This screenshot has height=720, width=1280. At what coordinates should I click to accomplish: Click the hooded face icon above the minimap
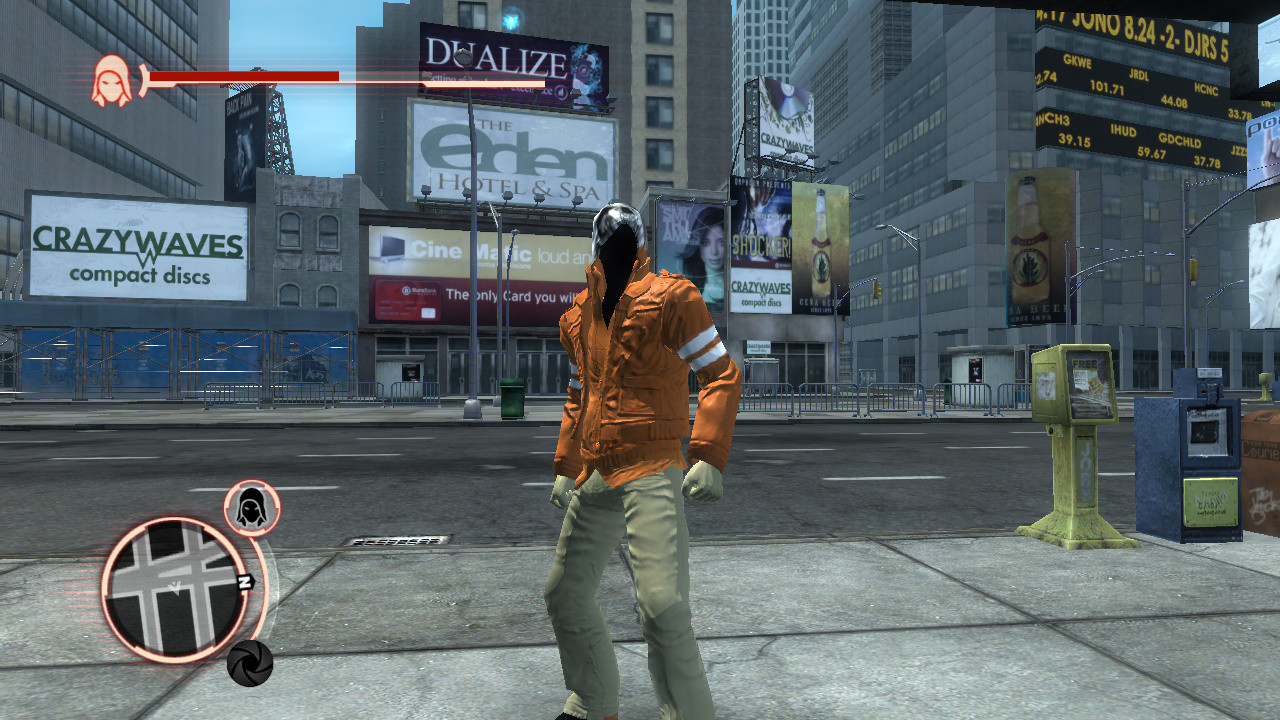point(250,507)
